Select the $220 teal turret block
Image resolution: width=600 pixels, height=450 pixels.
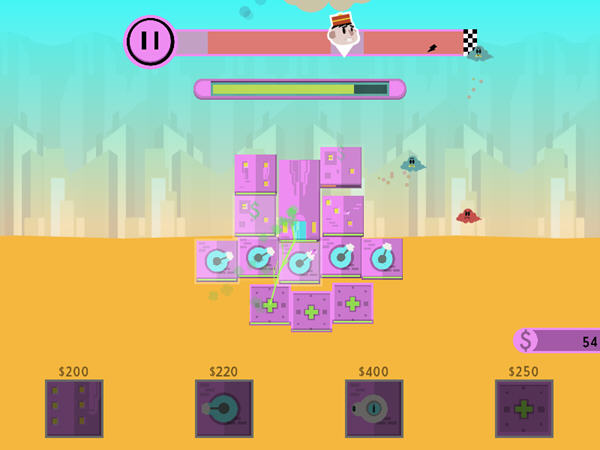tap(224, 408)
